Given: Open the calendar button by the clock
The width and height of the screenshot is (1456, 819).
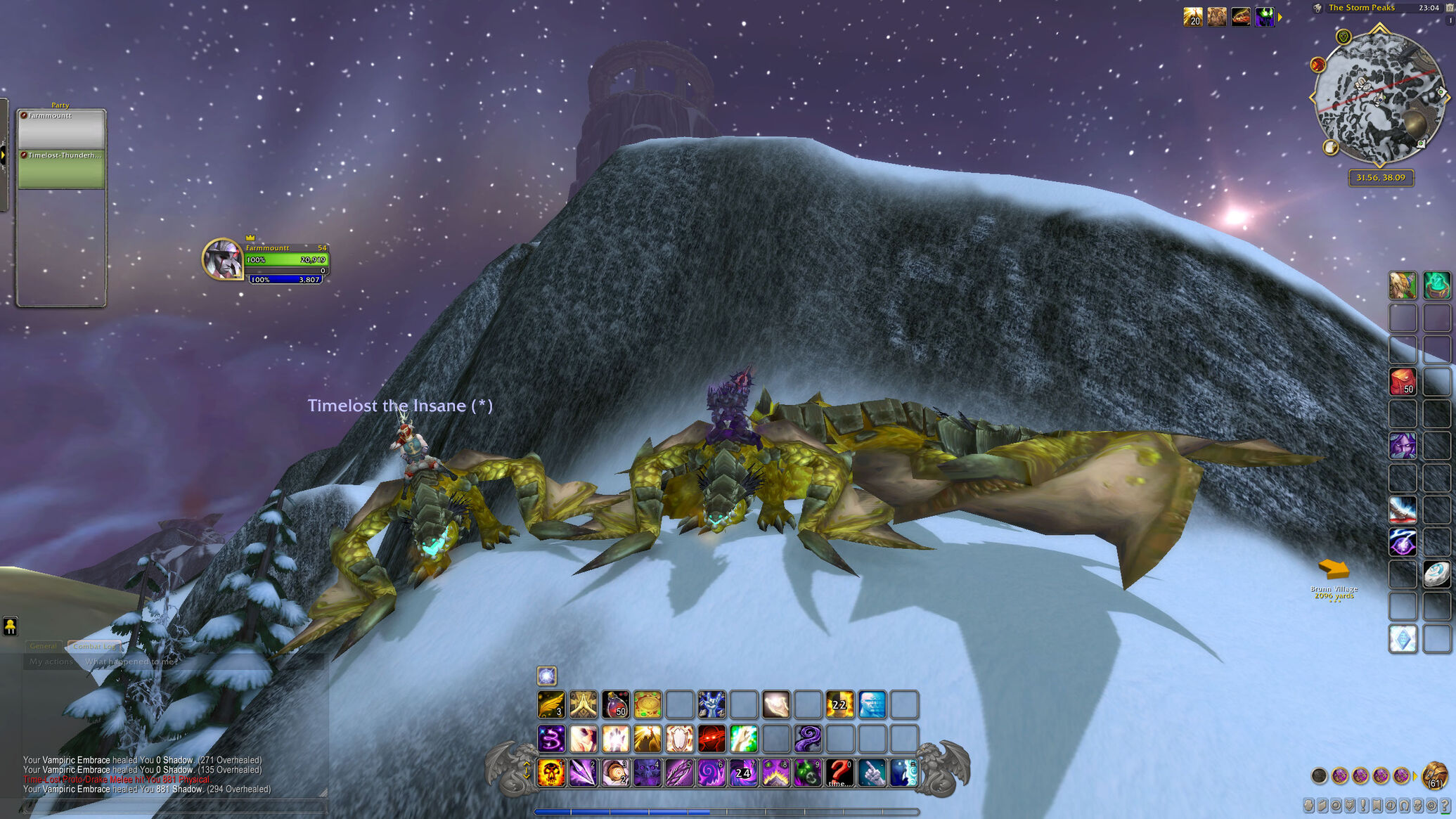Looking at the screenshot, I should pos(1450,8).
